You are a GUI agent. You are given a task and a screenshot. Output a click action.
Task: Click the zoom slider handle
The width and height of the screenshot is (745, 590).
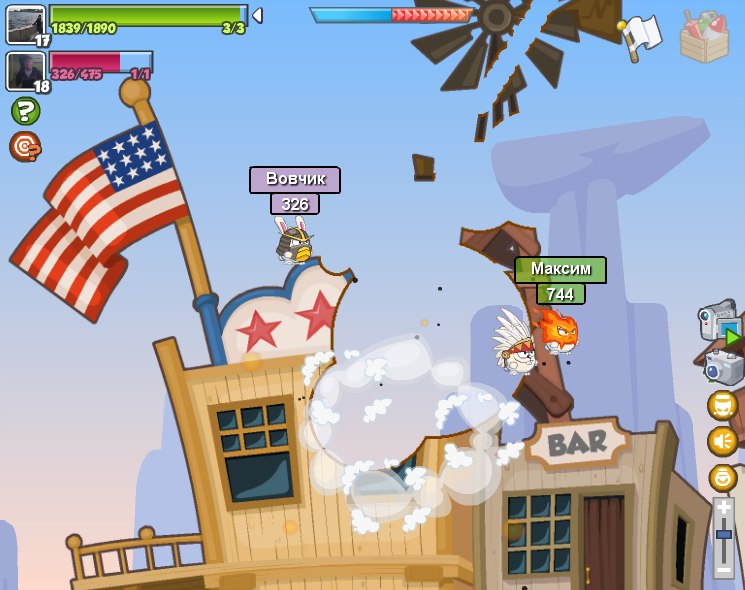[x=723, y=535]
